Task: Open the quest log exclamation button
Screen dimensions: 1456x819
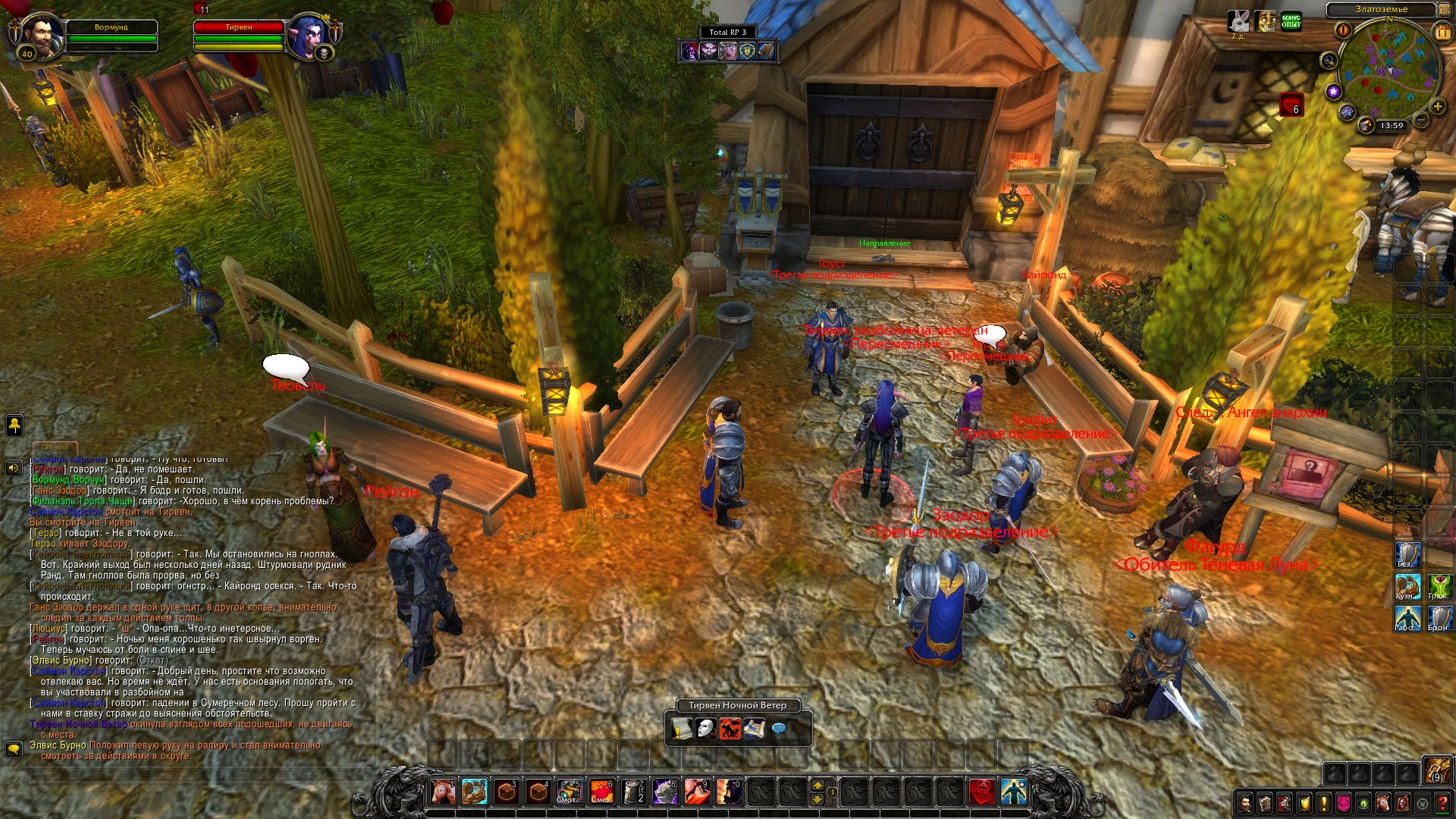Action: tap(1324, 802)
